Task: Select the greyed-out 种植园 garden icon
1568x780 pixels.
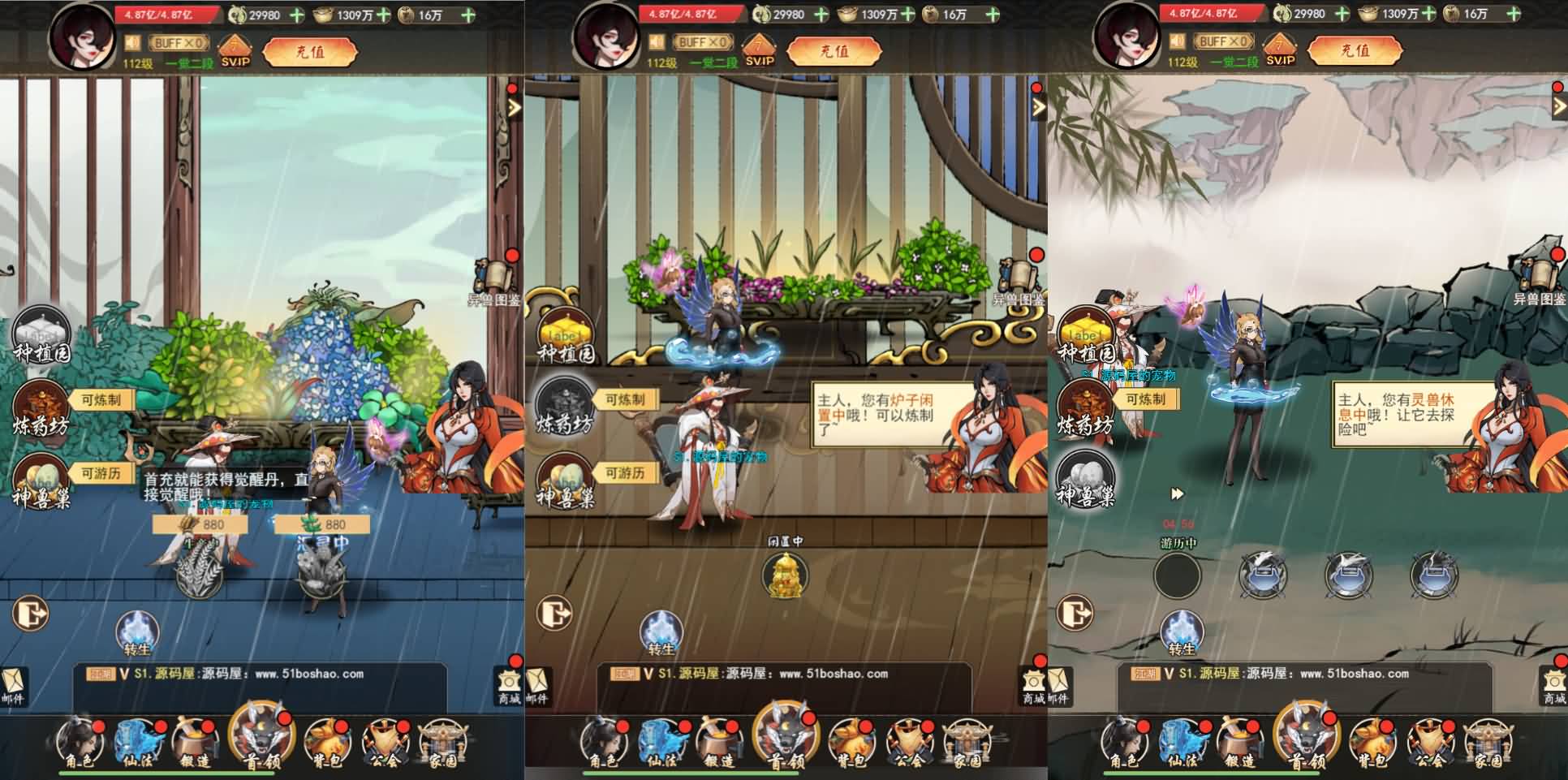Action: tap(41, 335)
